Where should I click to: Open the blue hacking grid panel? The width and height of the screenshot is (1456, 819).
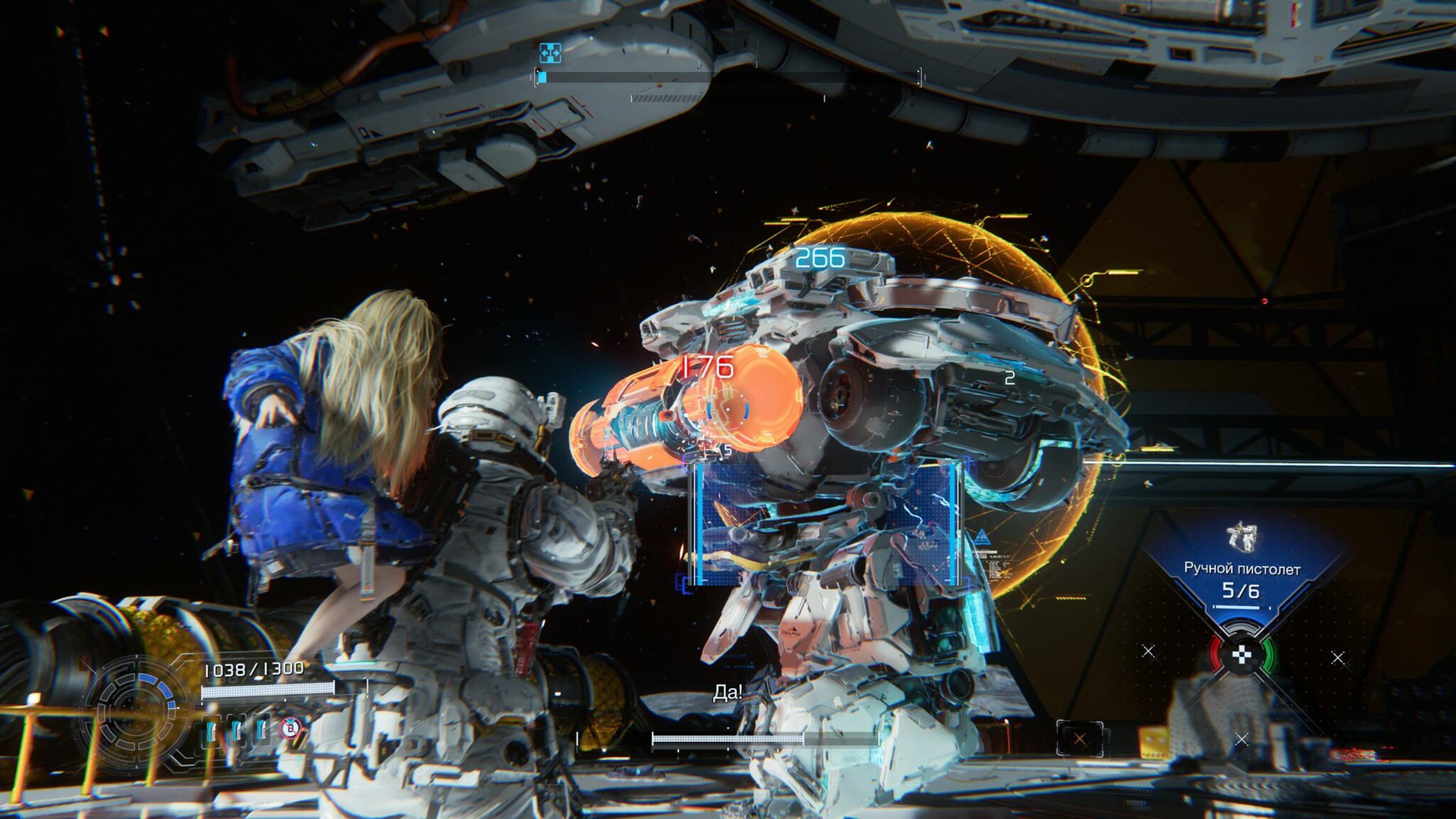[x=825, y=523]
